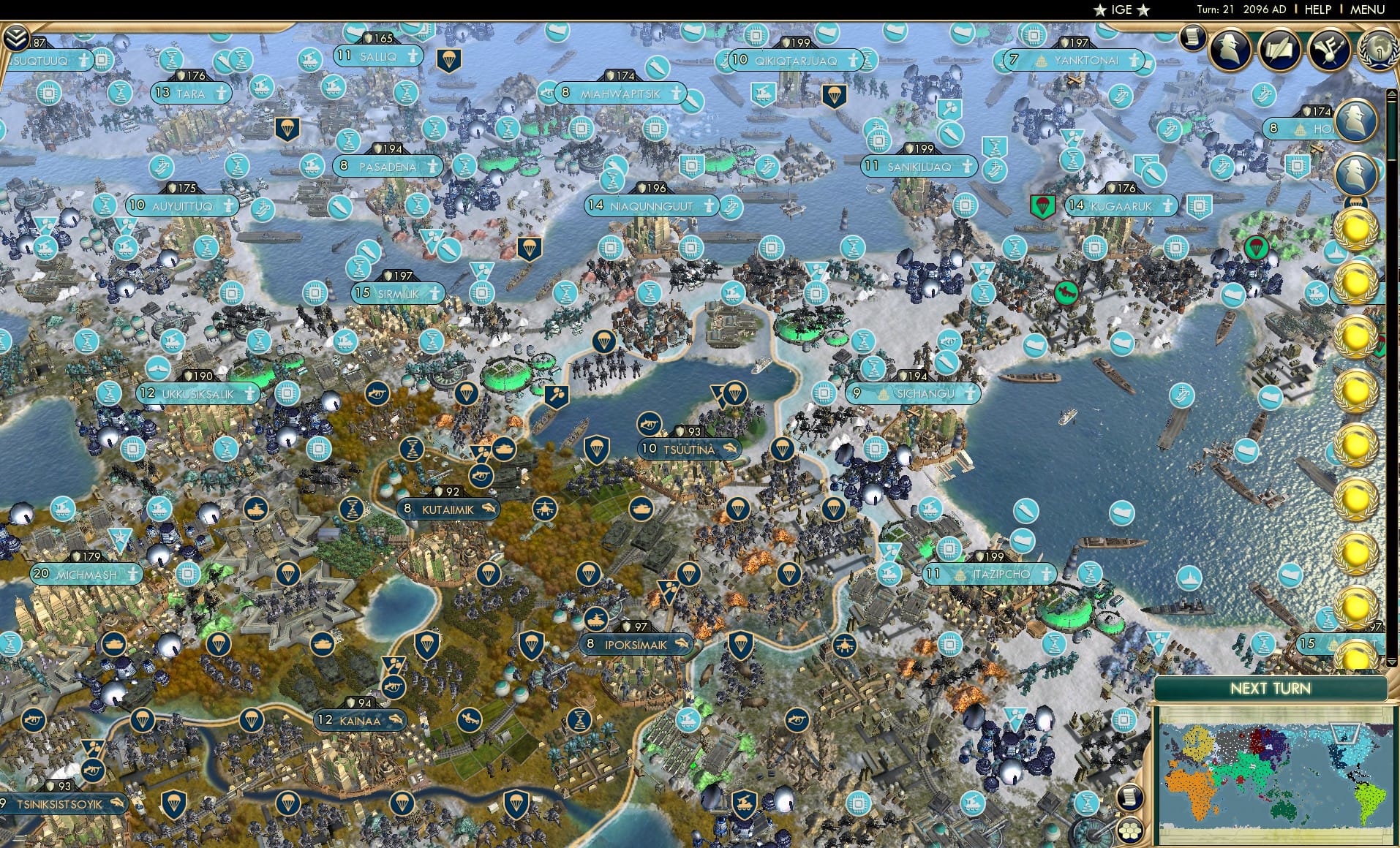Click the scroll notification icon top right
Screen dimensions: 1400x848
click(x=1192, y=37)
